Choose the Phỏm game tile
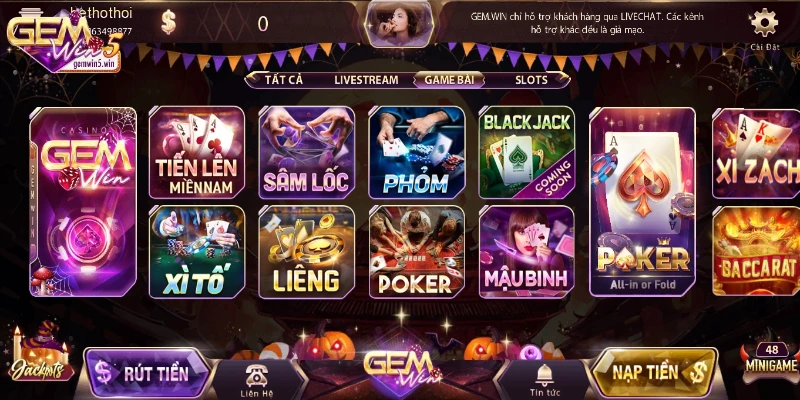The width and height of the screenshot is (800, 400). (x=416, y=152)
